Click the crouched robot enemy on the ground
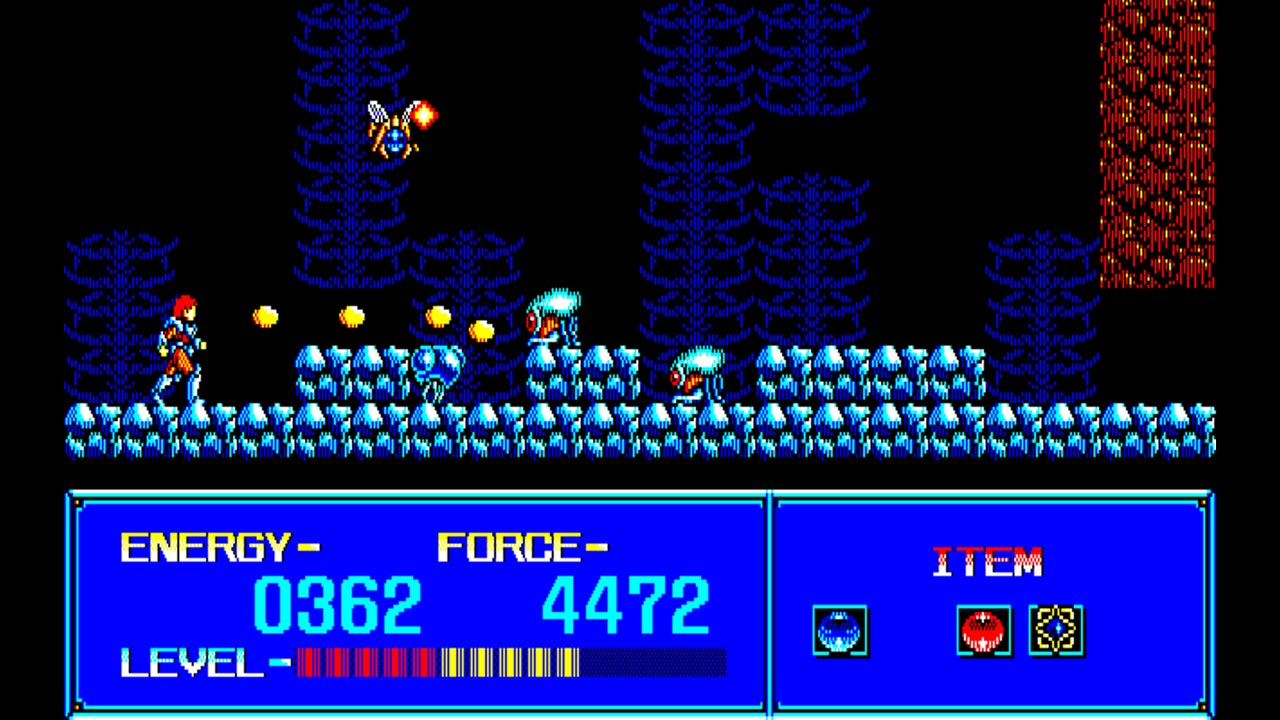 tap(695, 378)
